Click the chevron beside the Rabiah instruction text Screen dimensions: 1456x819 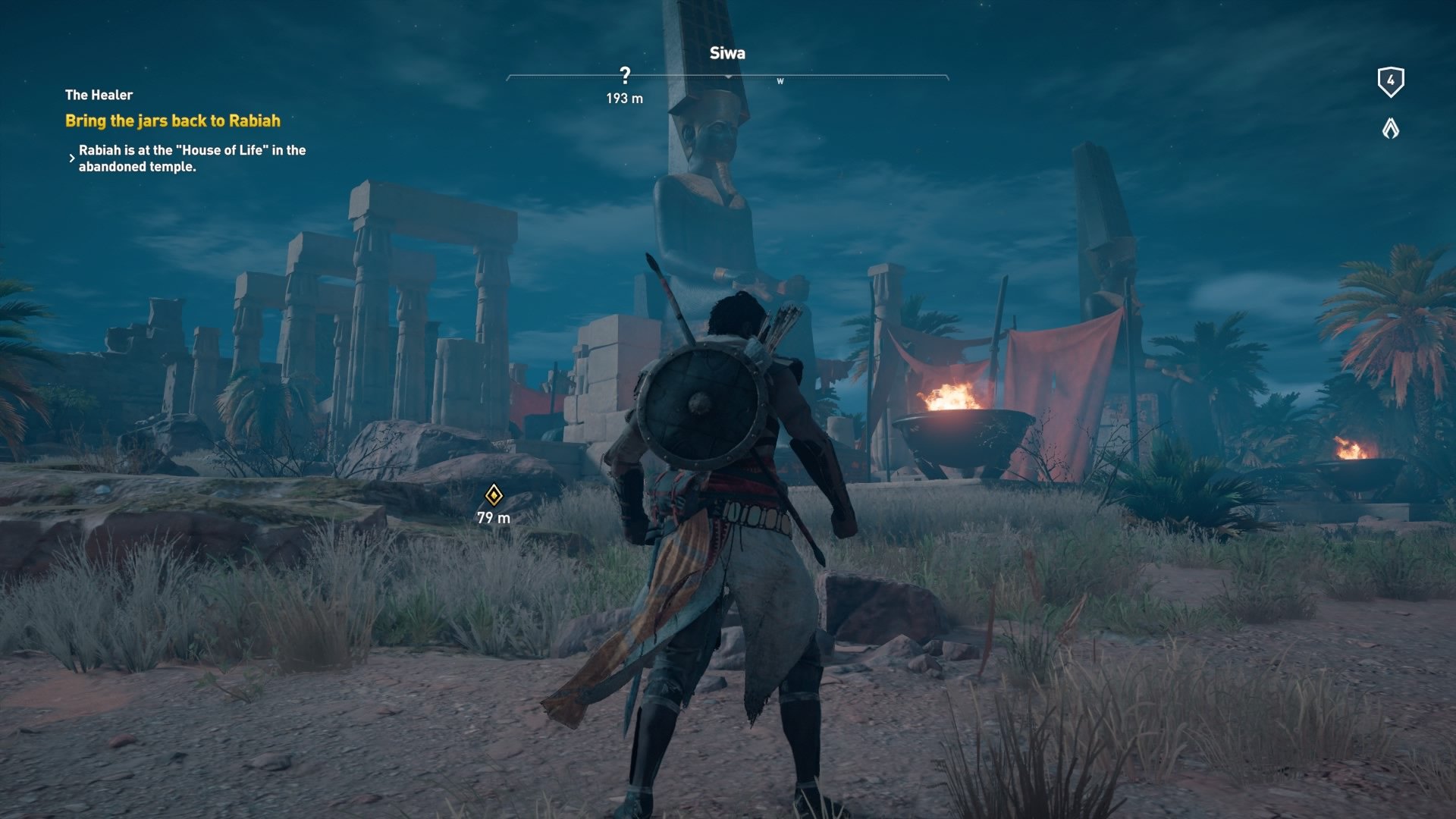[x=72, y=158]
